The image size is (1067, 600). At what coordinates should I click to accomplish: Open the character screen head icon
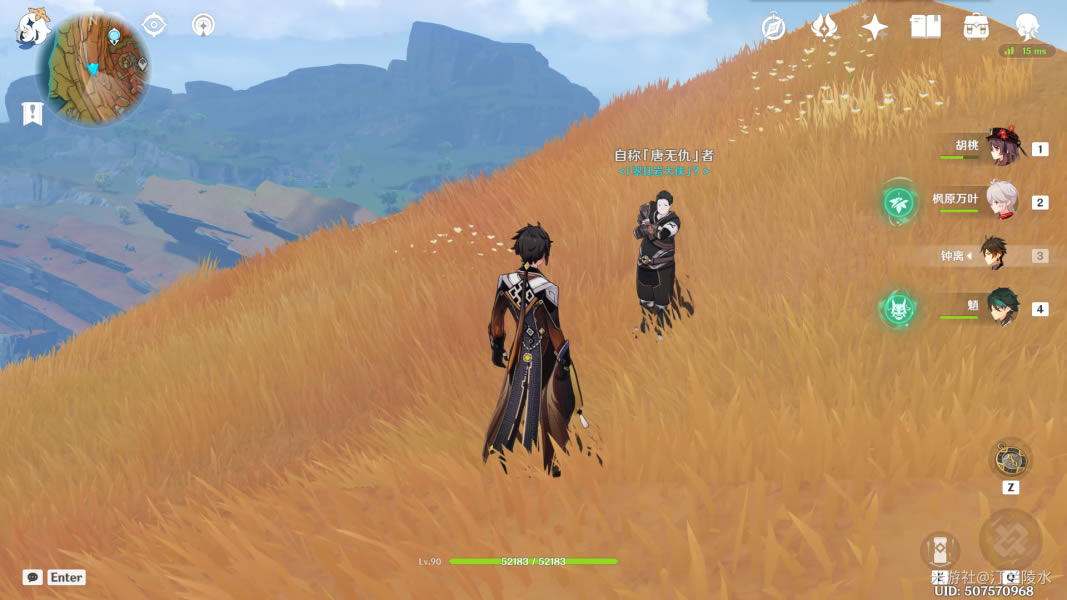coord(1027,26)
